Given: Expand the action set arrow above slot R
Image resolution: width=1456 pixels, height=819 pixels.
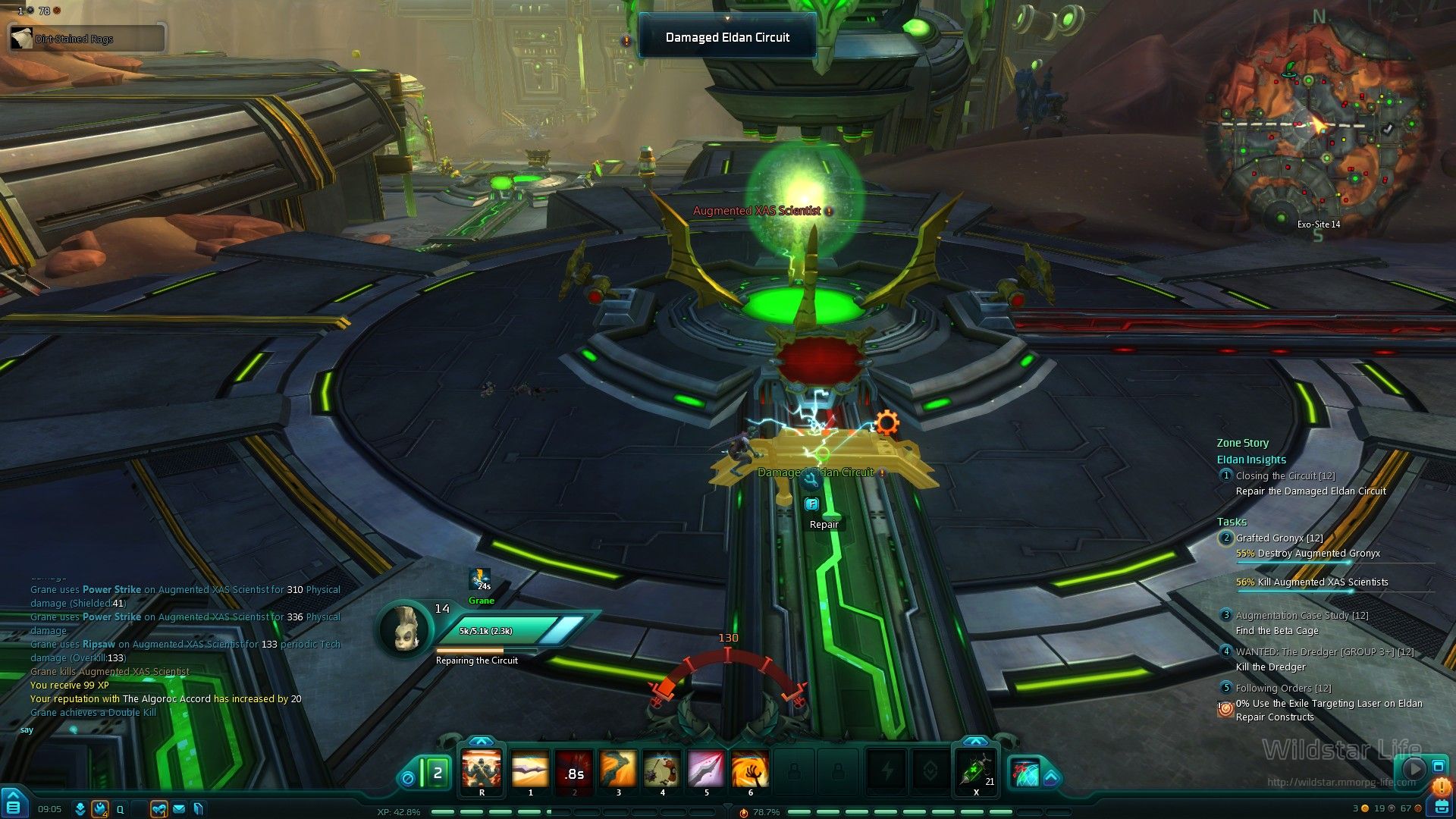Looking at the screenshot, I should pos(481,741).
